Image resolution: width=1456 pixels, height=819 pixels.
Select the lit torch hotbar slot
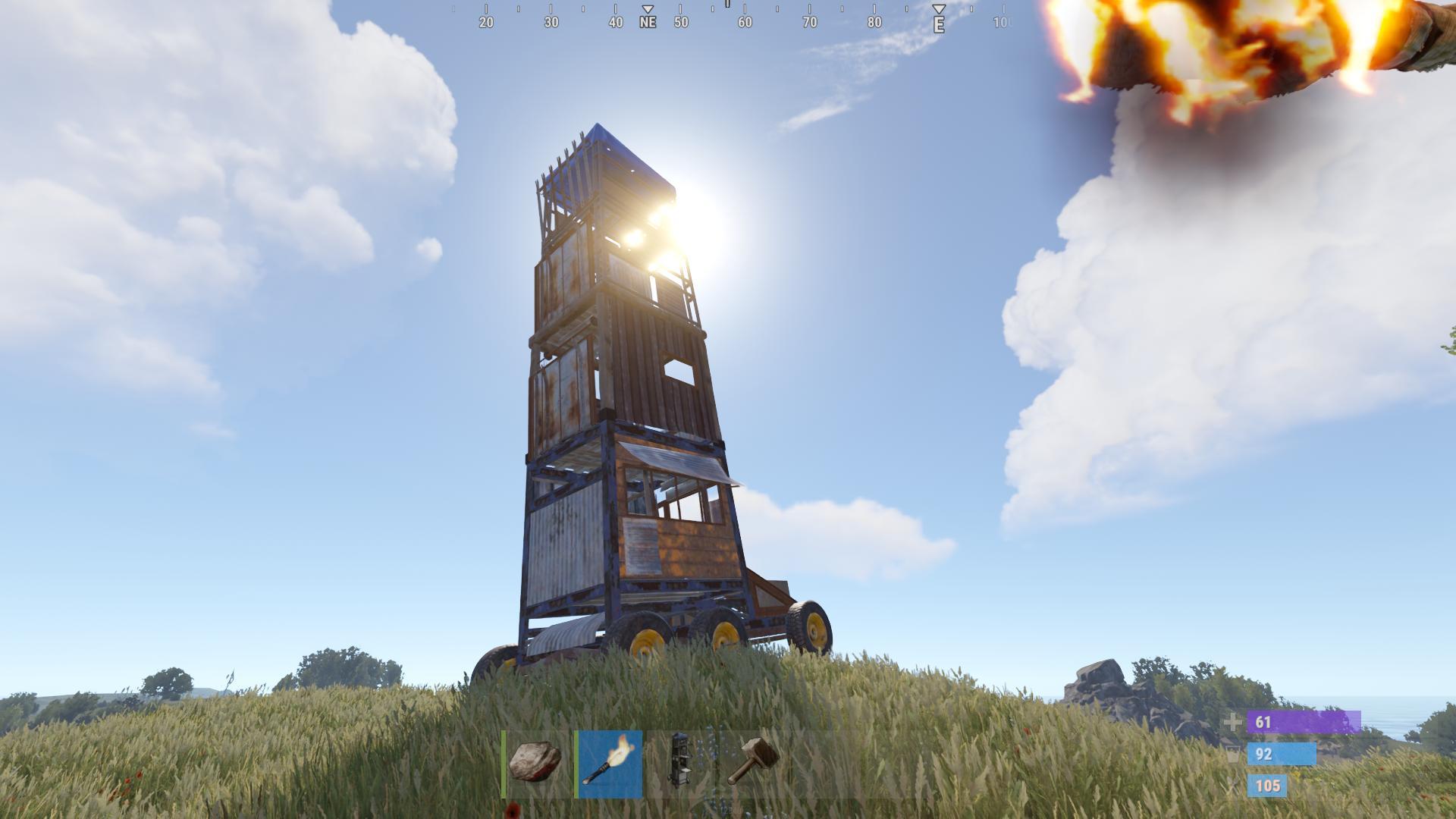coord(610,763)
